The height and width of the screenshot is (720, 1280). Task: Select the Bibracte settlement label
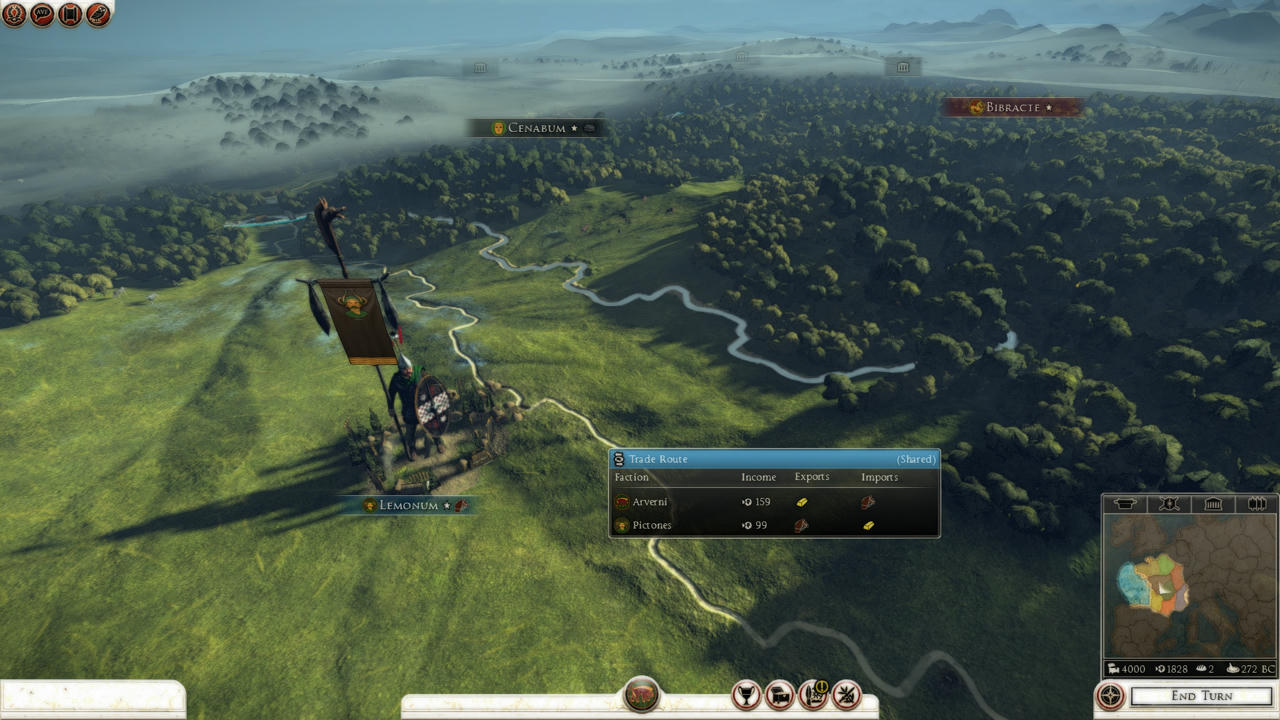tap(1012, 107)
